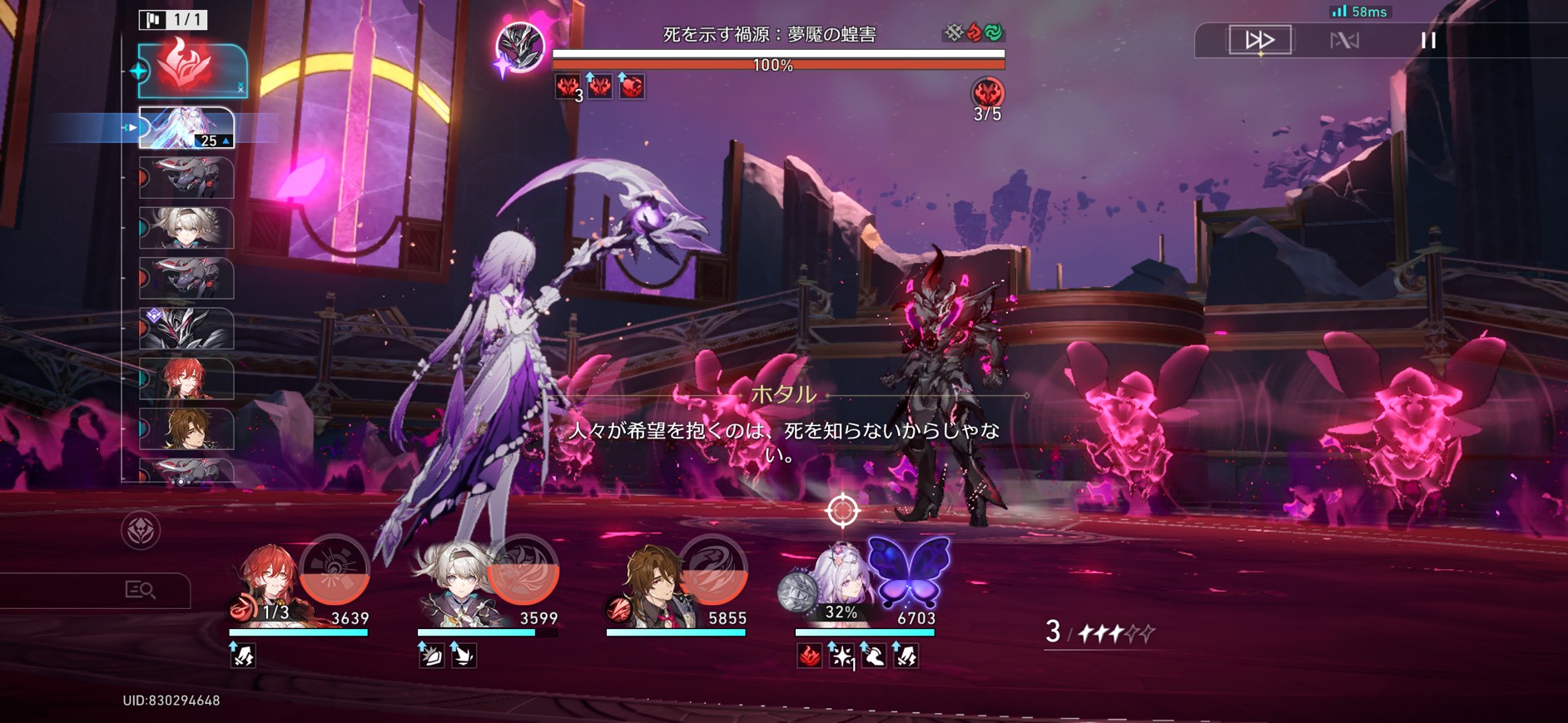Image resolution: width=1568 pixels, height=723 pixels.
Task: Click the round emblem icon above the magnifier
Action: [x=141, y=530]
